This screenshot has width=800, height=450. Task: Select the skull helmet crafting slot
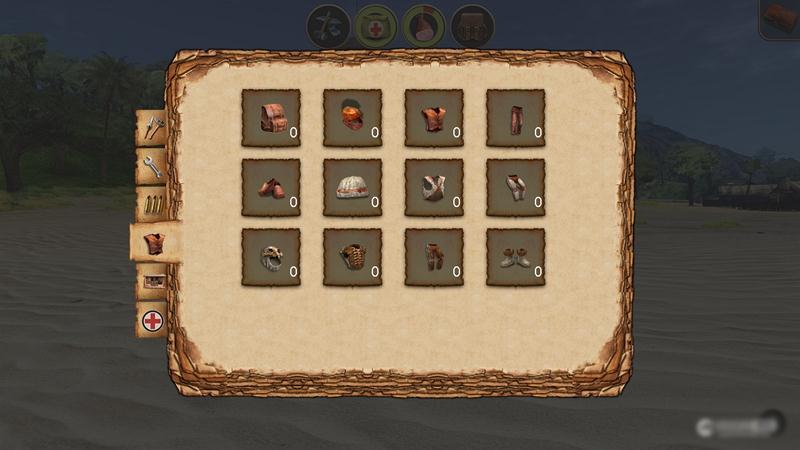pyautogui.click(x=271, y=257)
